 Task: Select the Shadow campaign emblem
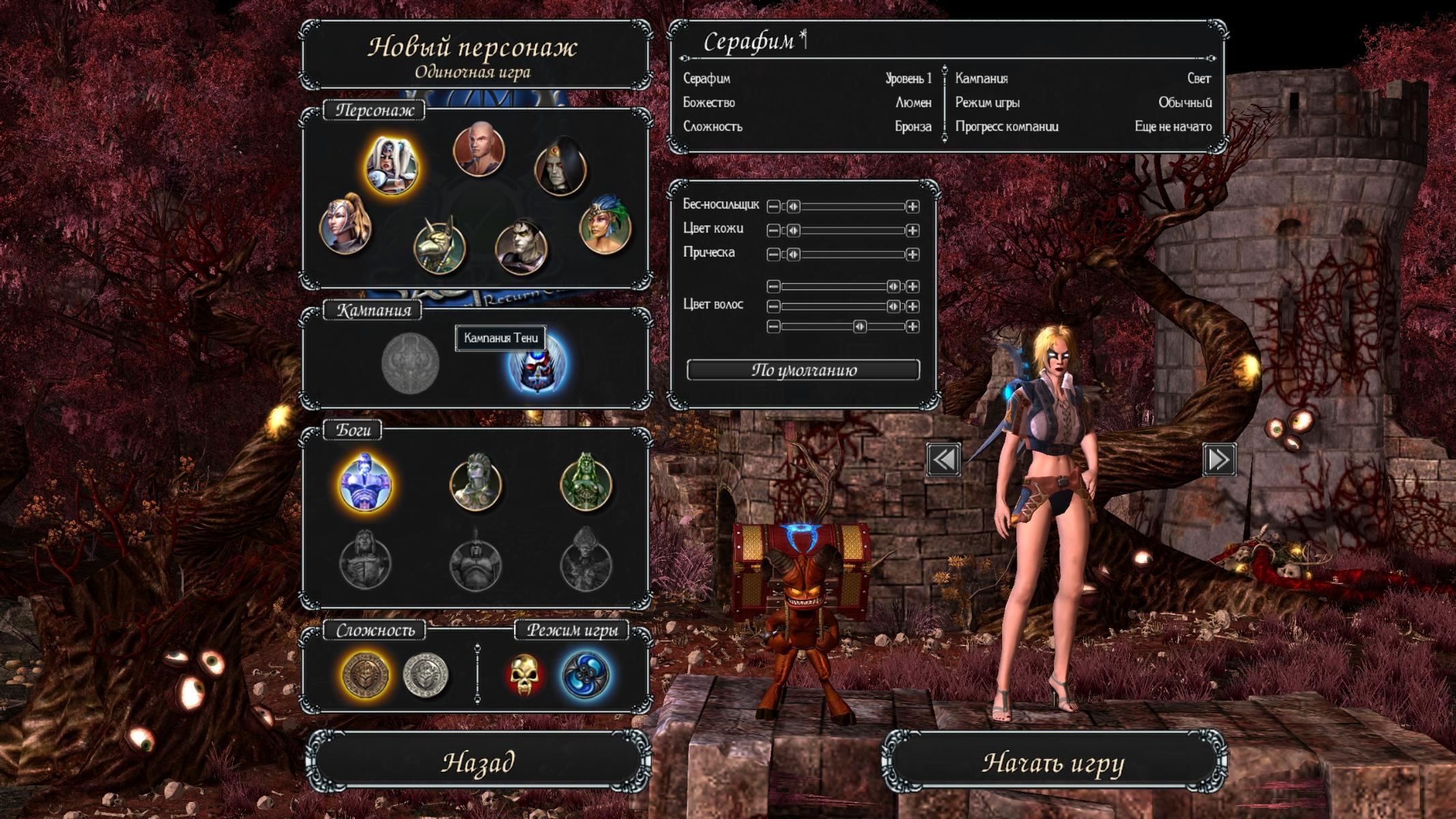[x=537, y=366]
